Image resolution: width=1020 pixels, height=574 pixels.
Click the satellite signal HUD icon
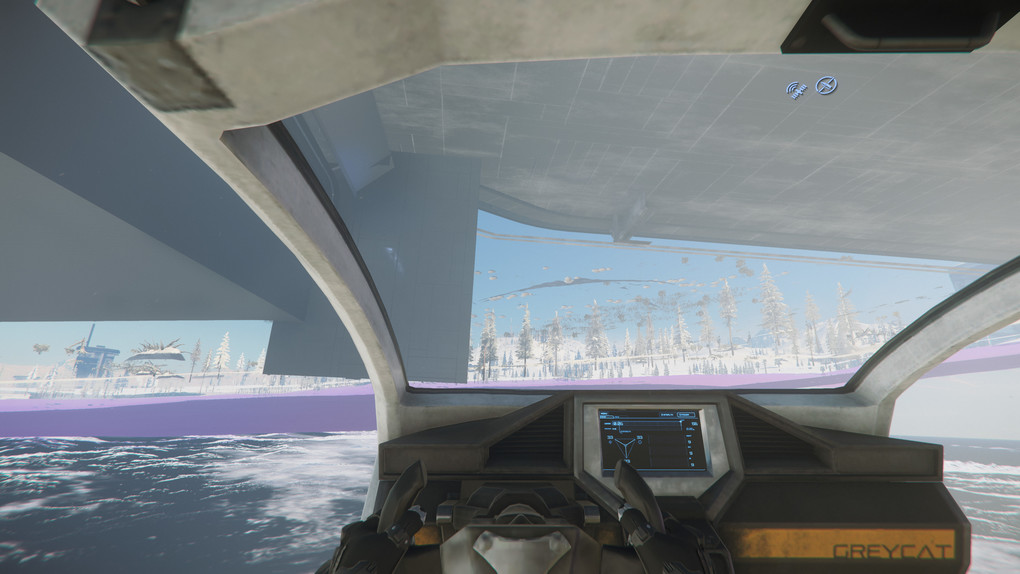tap(797, 90)
